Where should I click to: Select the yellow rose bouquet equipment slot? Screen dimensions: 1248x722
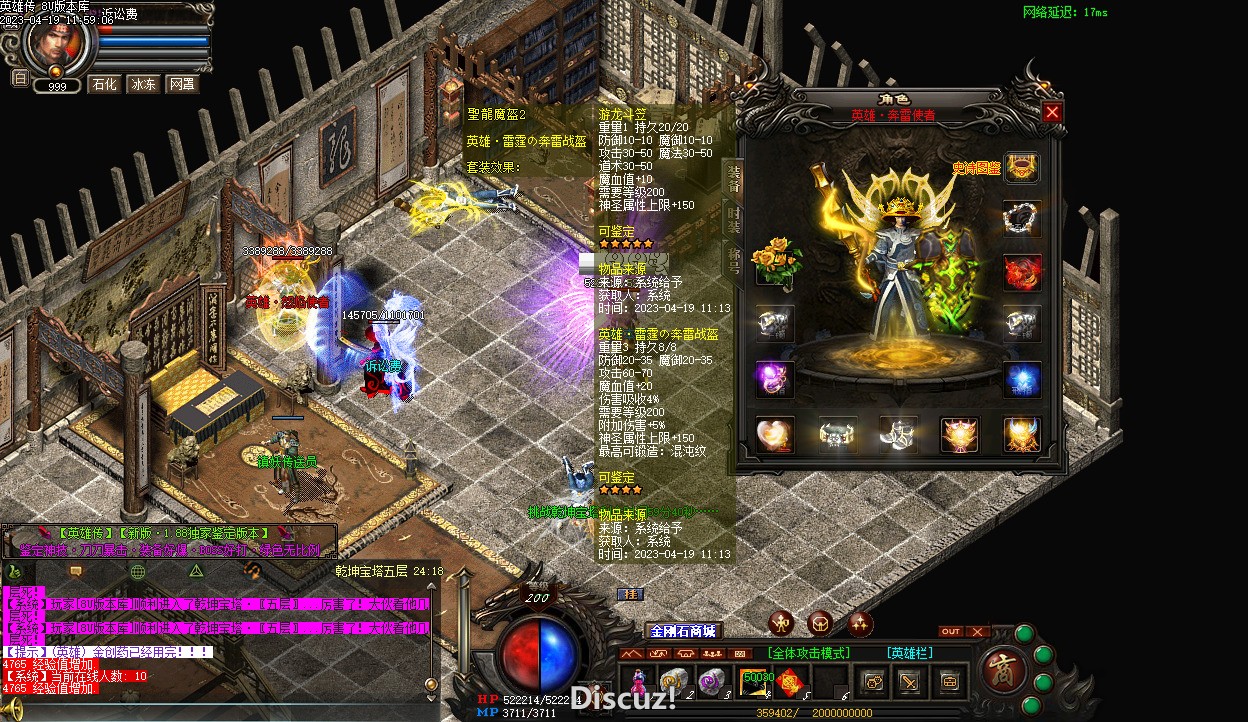(775, 262)
